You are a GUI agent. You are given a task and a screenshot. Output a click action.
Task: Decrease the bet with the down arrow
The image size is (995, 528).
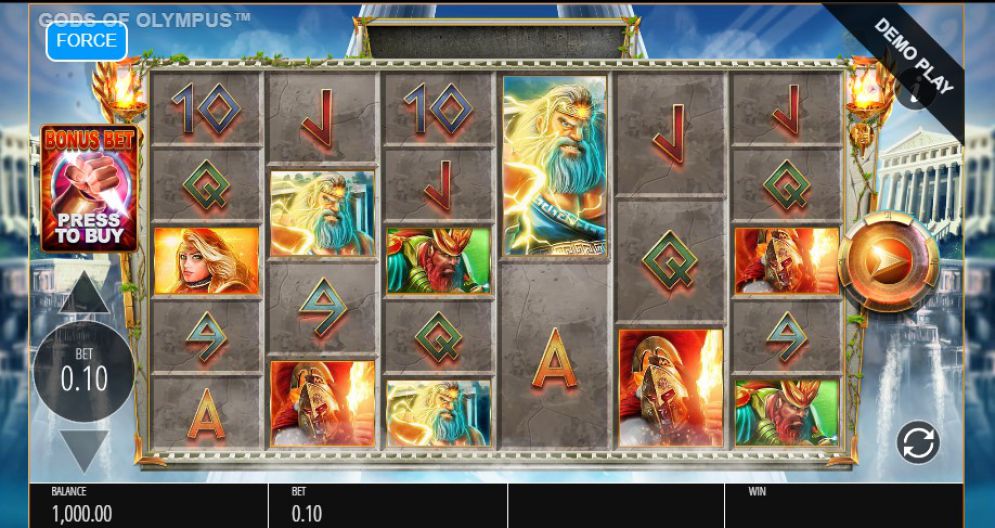[x=85, y=450]
